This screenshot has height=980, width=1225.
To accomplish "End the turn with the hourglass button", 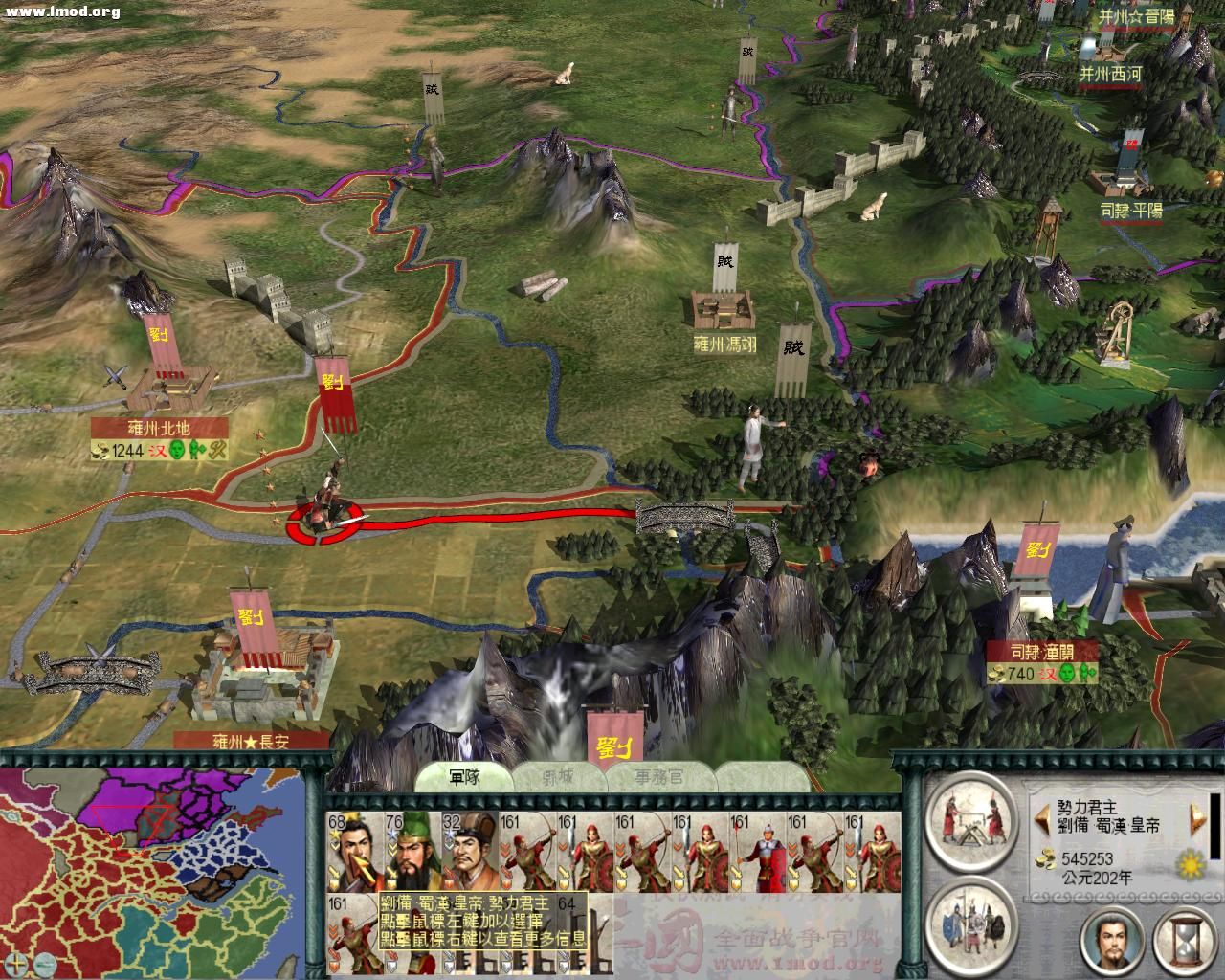I will click(x=1185, y=942).
